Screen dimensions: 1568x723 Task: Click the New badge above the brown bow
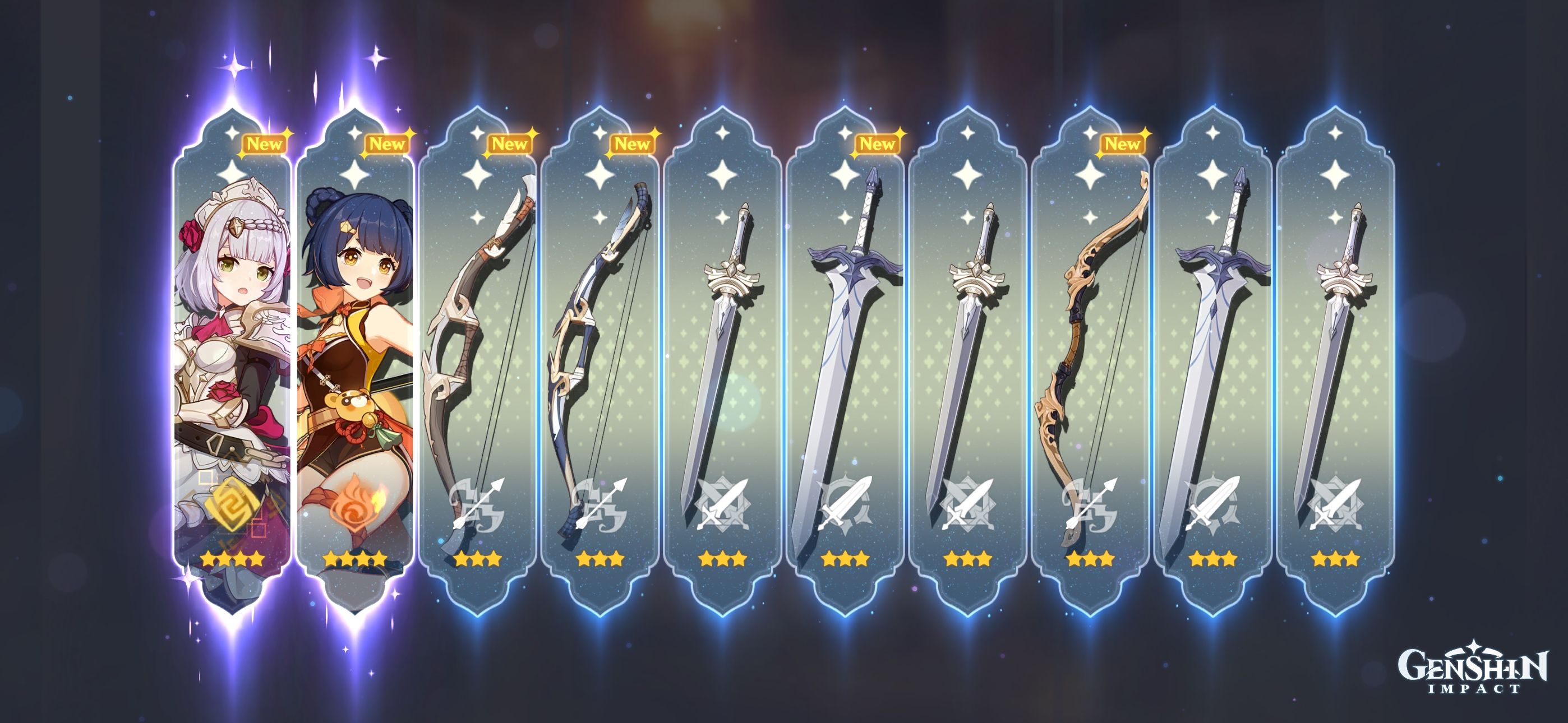coord(511,144)
